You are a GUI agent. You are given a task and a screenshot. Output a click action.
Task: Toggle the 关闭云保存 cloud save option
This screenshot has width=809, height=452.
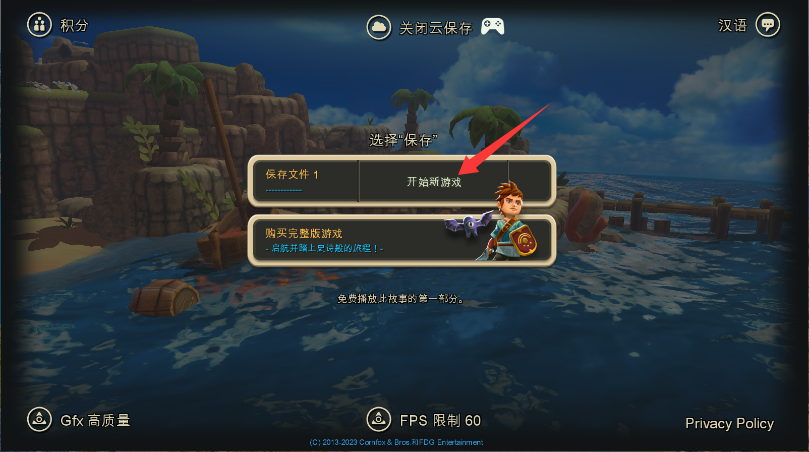(420, 27)
